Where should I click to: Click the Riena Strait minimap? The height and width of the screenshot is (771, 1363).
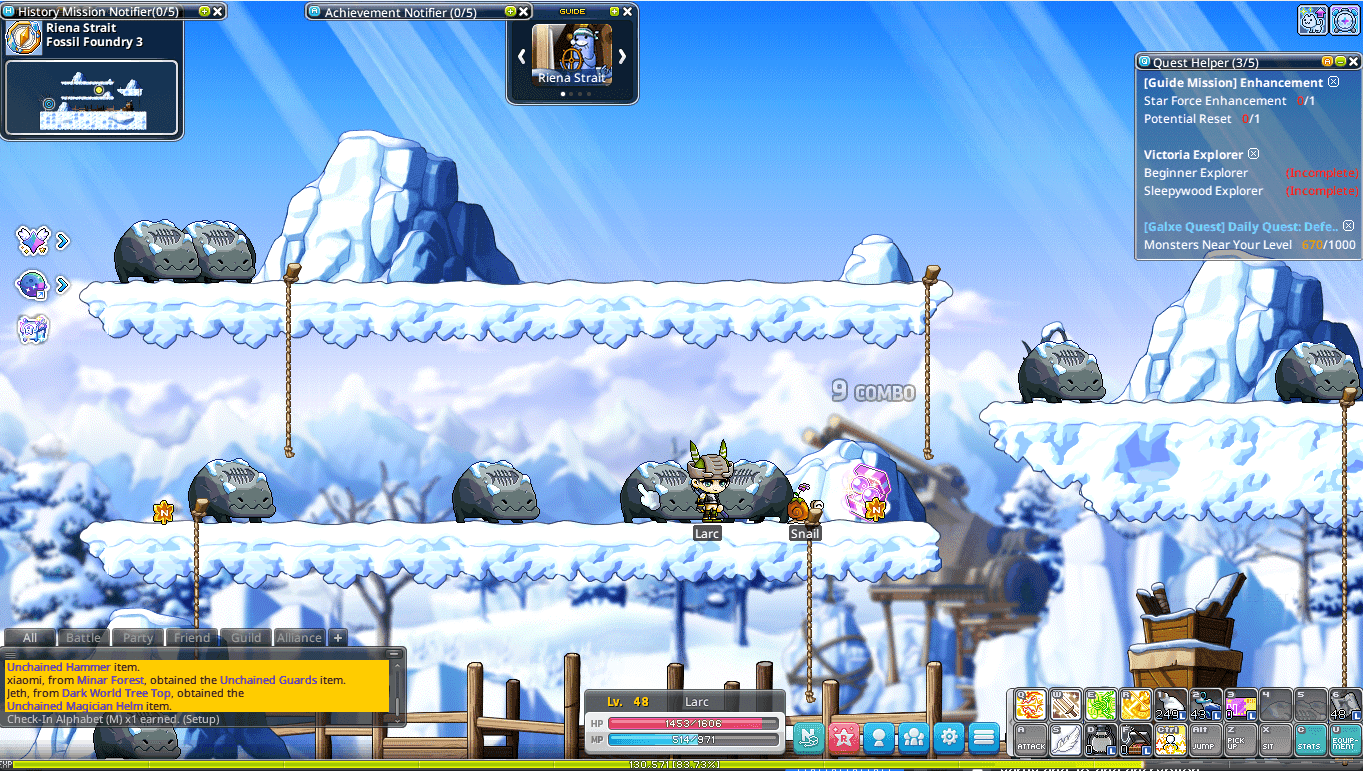click(x=92, y=98)
